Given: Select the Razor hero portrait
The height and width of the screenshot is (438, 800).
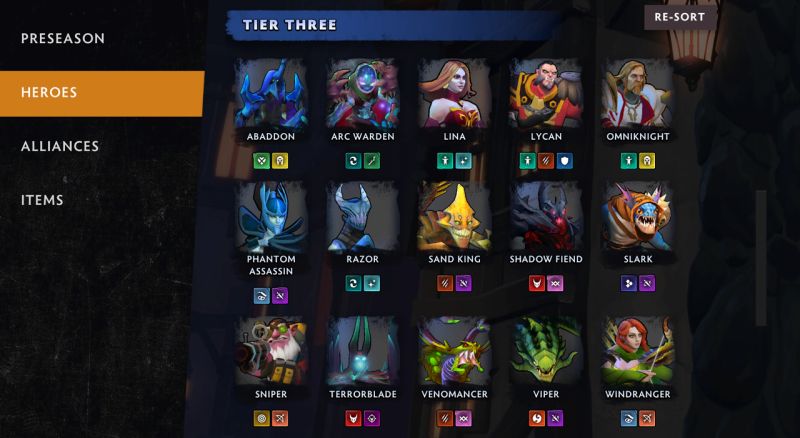Looking at the screenshot, I should [x=362, y=215].
